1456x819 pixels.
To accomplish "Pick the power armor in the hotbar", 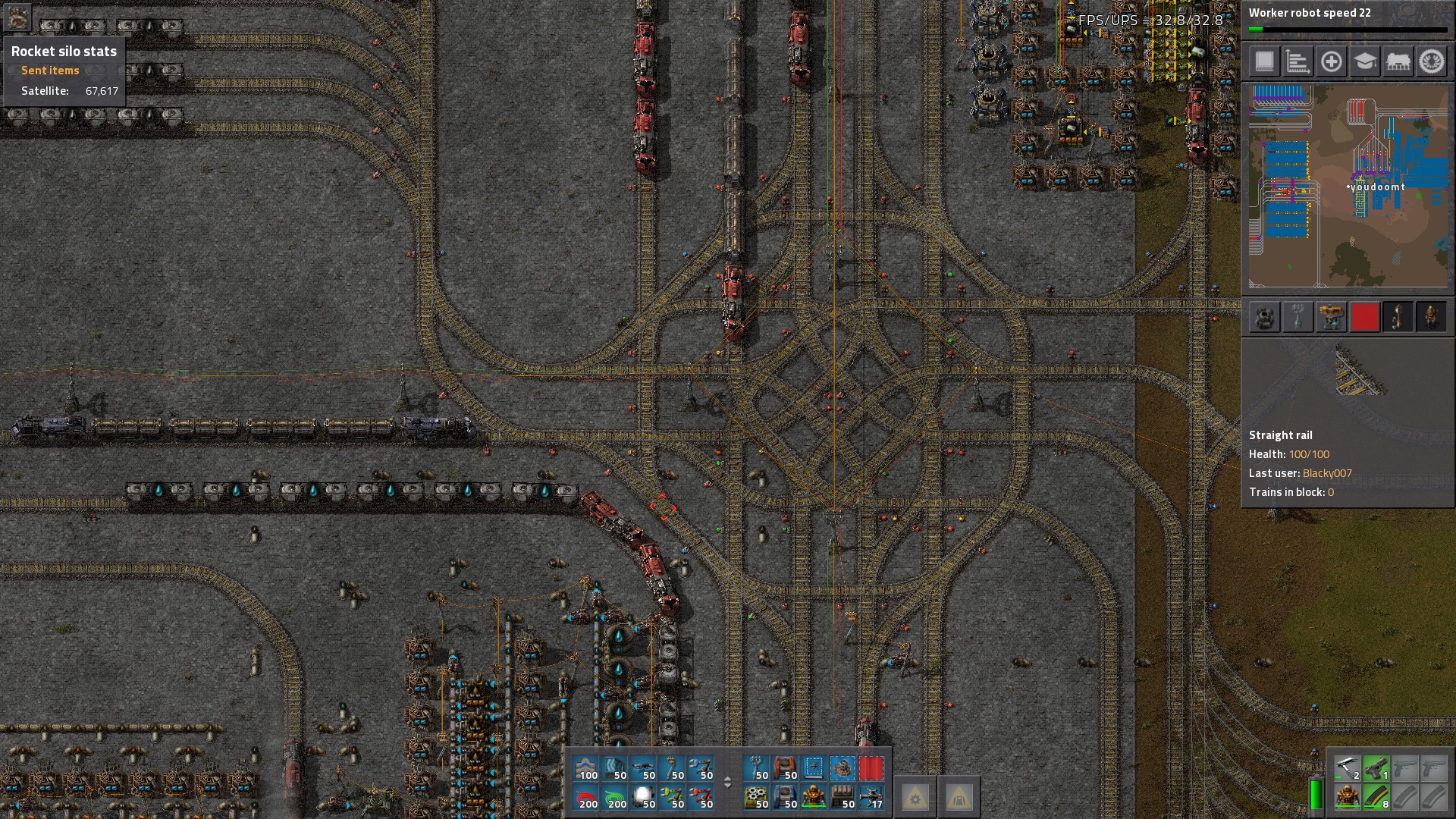I will [813, 797].
